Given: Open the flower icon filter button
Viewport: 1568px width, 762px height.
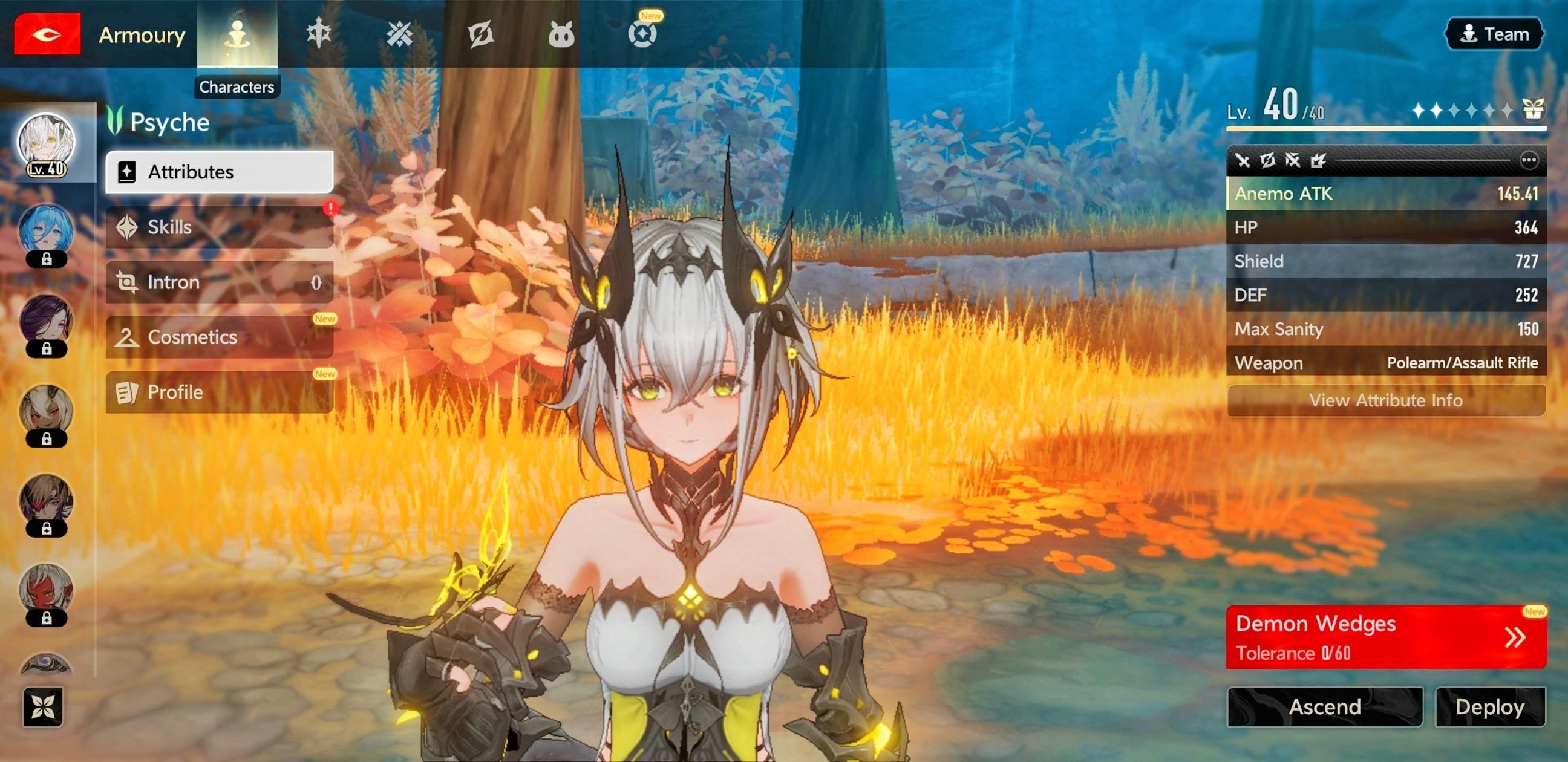Looking at the screenshot, I should [43, 706].
